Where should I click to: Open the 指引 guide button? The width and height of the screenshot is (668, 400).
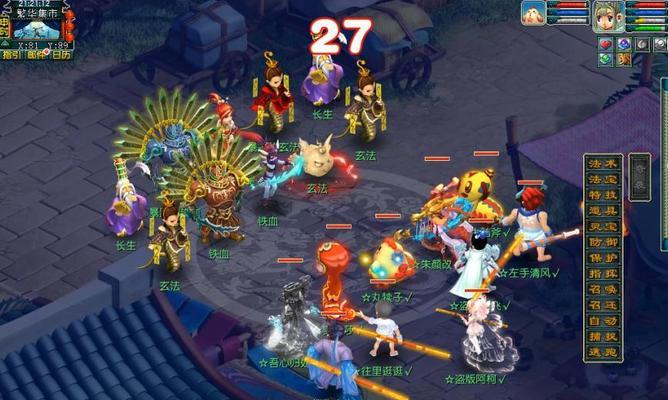point(11,55)
